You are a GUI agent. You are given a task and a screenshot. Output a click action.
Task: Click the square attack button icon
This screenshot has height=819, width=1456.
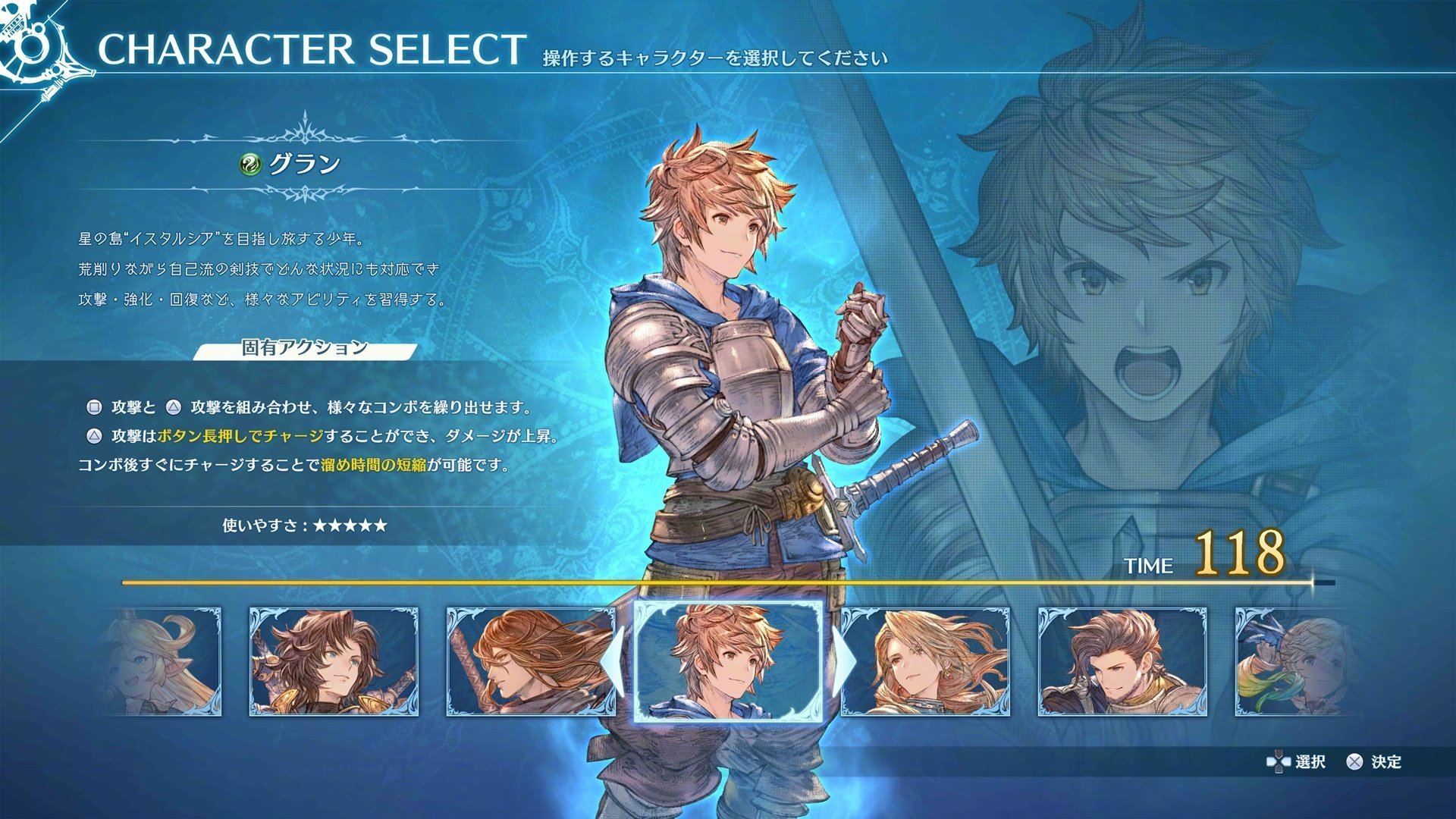coord(95,409)
